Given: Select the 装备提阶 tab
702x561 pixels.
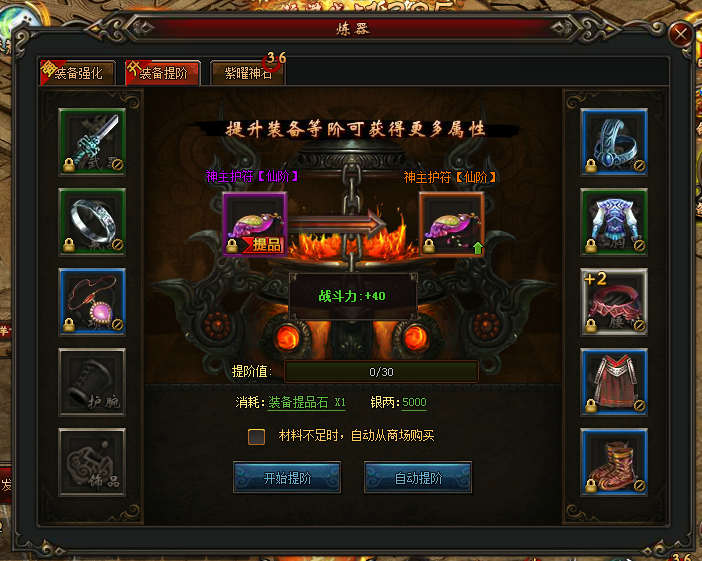Looking at the screenshot, I should click(x=162, y=72).
